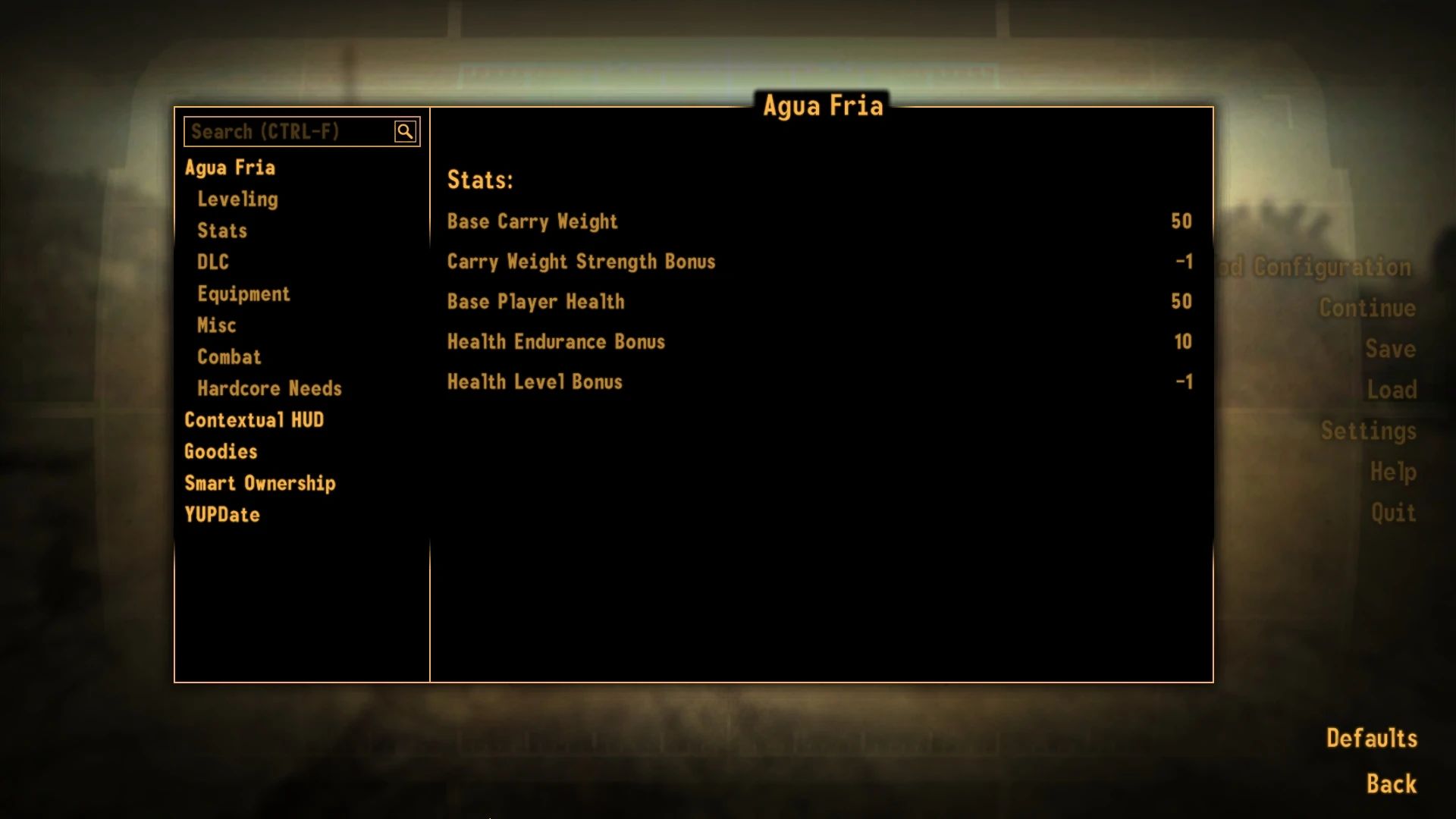Select the Agua Fria mod entry
Screen dimensions: 1456x819
[x=231, y=168]
